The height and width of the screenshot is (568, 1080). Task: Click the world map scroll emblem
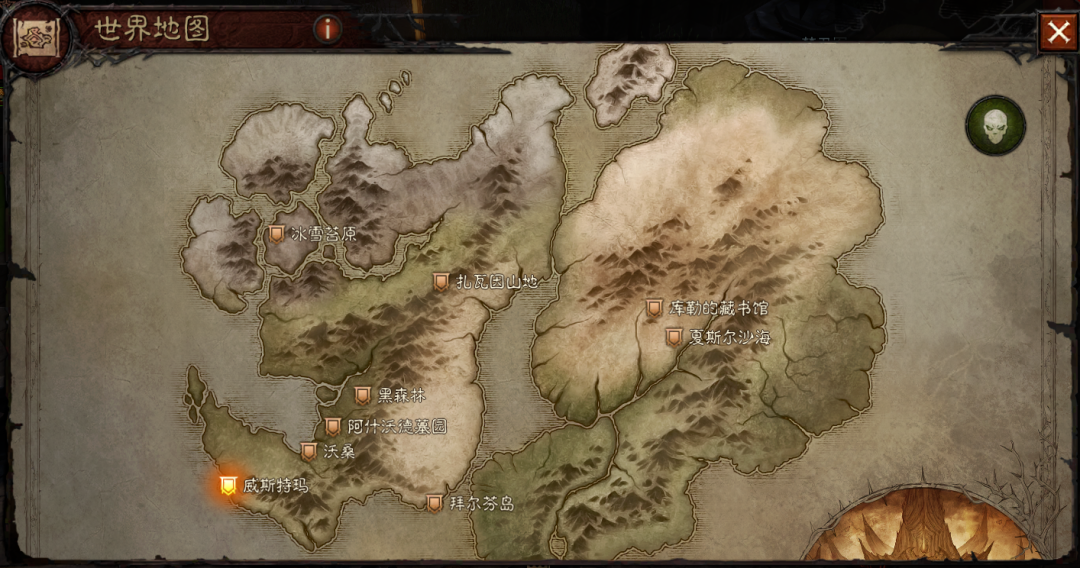tap(37, 36)
